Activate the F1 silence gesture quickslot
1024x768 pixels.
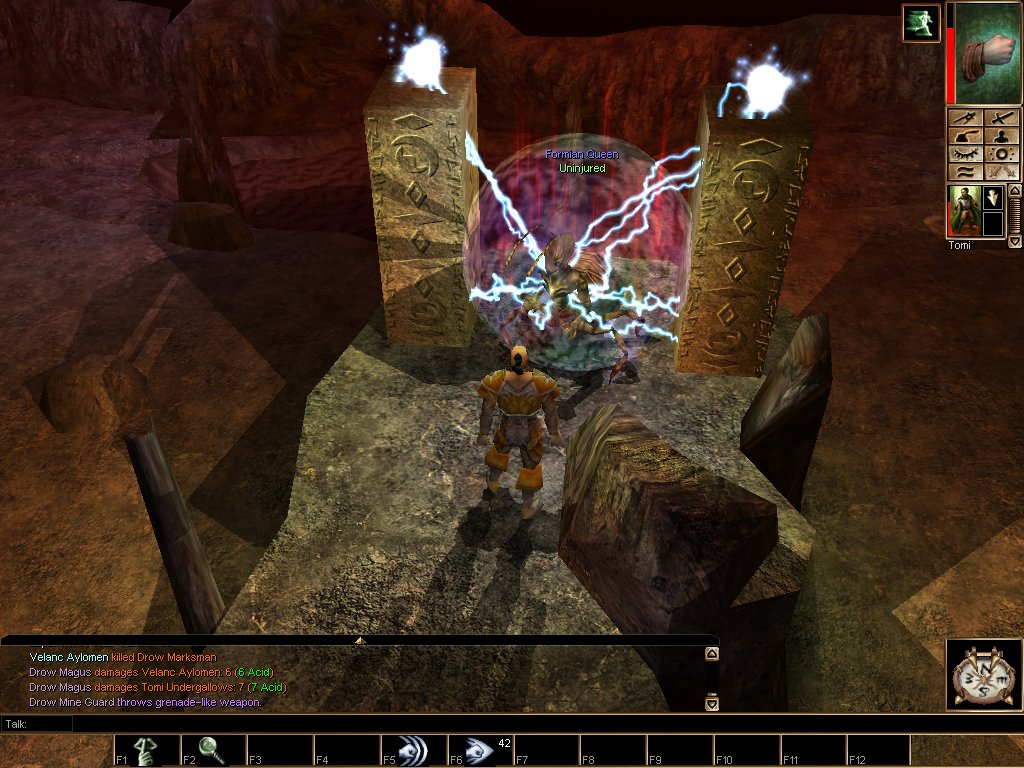point(146,750)
